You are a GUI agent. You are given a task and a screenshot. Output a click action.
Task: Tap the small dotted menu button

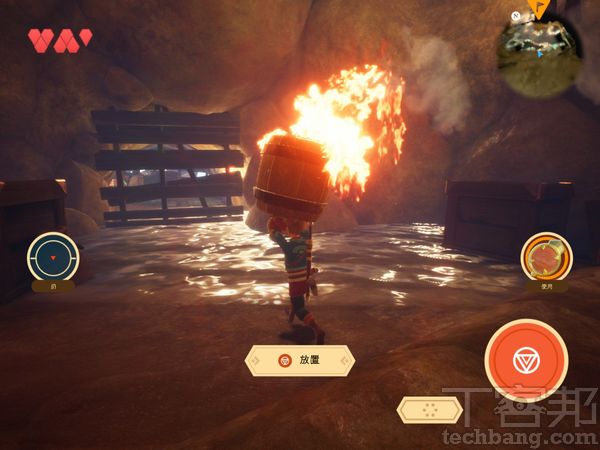[x=429, y=408]
